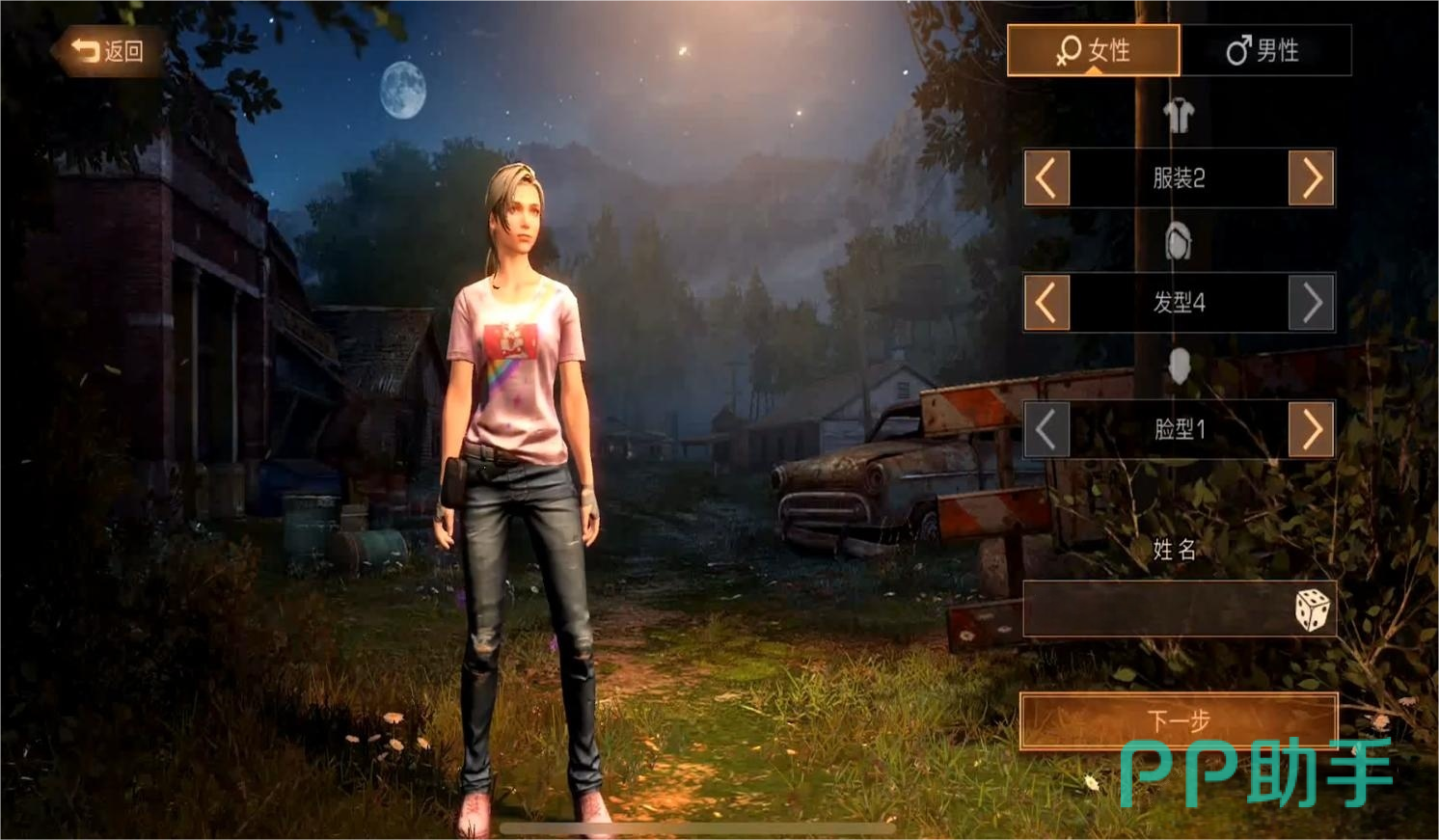The height and width of the screenshot is (840, 1439).
Task: Go back with the 返回 button
Action: (x=107, y=51)
